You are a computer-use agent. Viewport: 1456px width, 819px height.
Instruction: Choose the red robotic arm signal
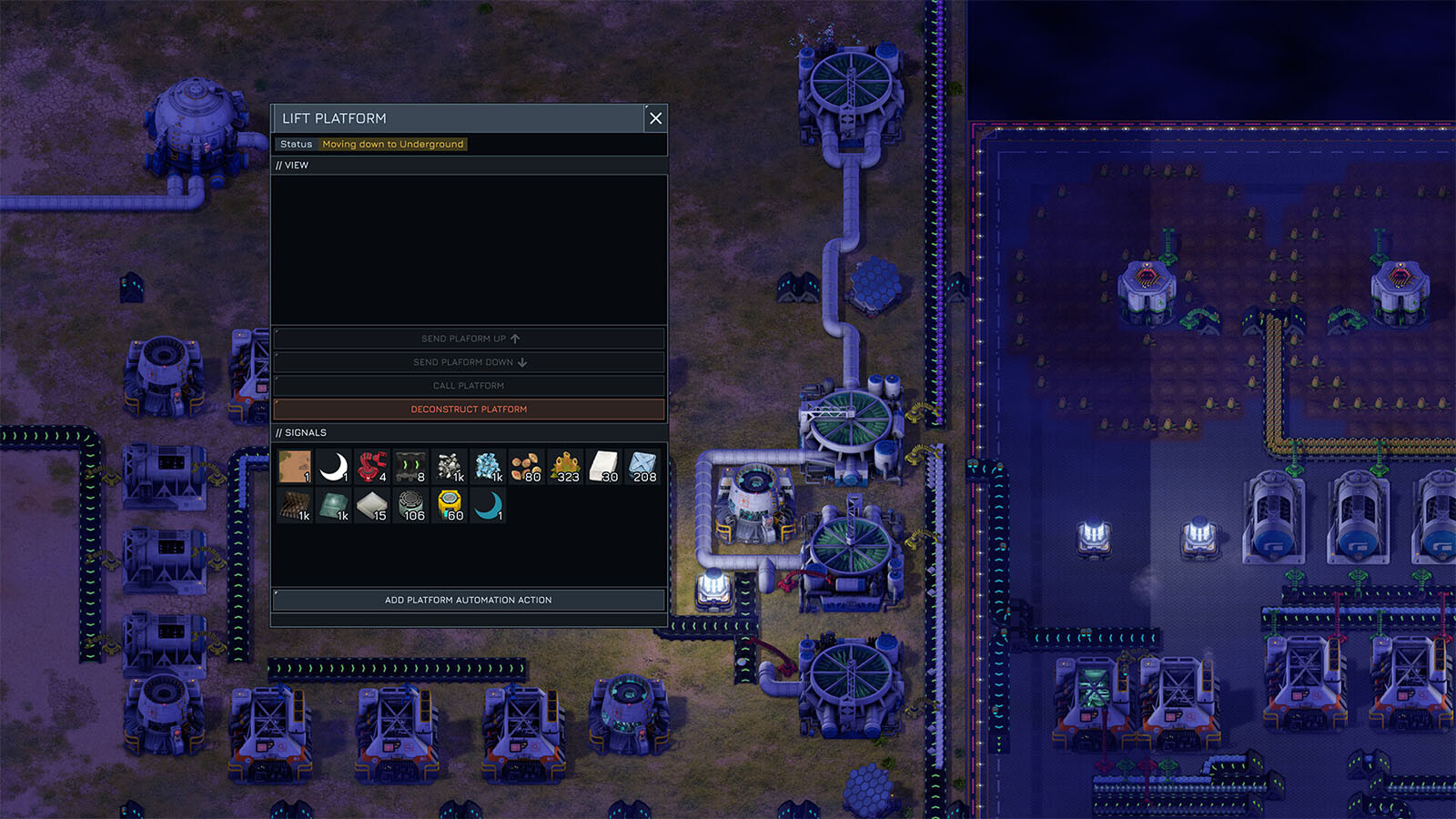coord(372,467)
